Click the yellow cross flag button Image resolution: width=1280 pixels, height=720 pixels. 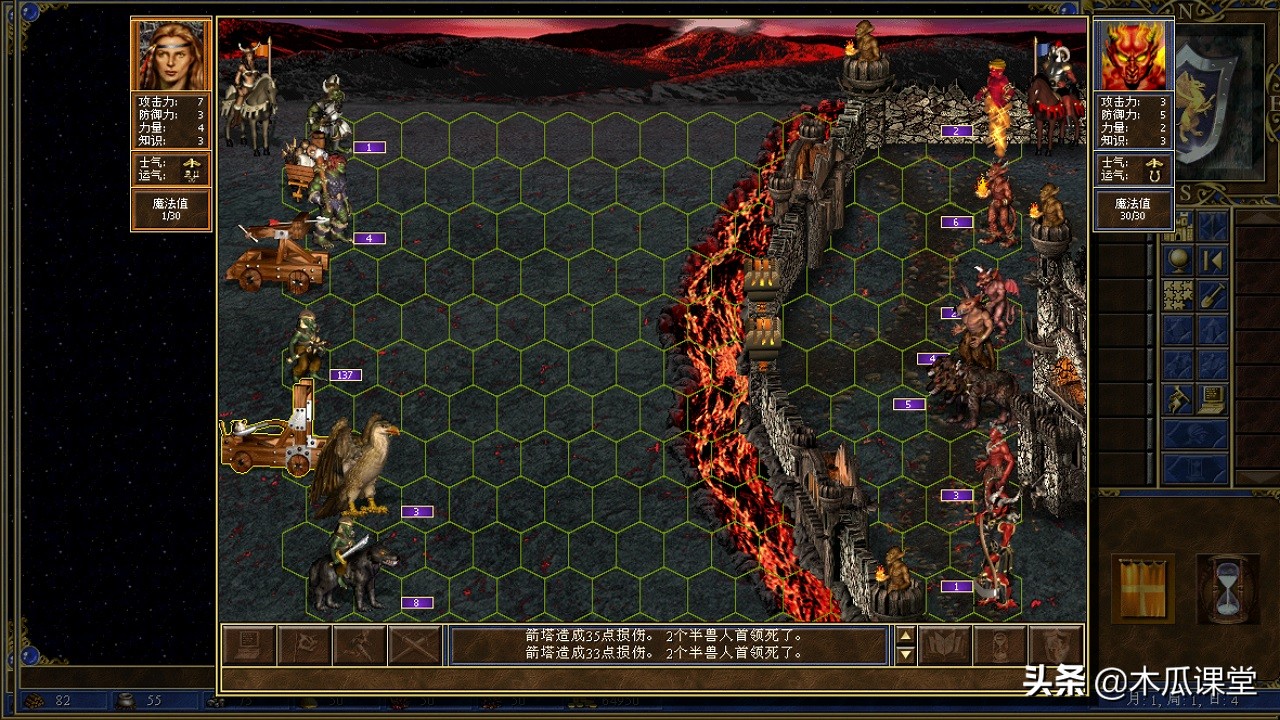(x=1143, y=588)
